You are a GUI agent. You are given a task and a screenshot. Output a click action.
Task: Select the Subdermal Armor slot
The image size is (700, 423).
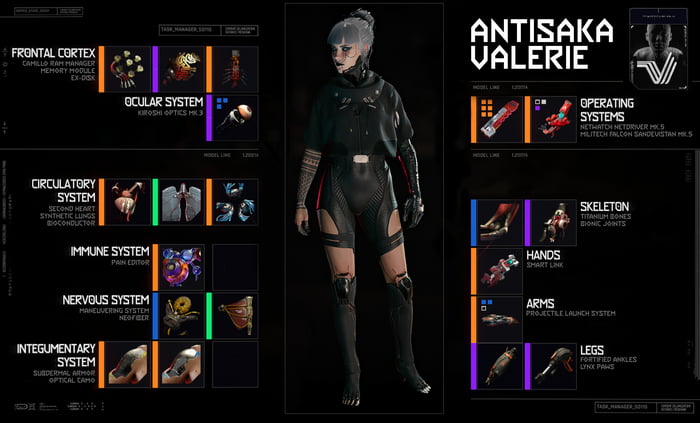tap(128, 364)
